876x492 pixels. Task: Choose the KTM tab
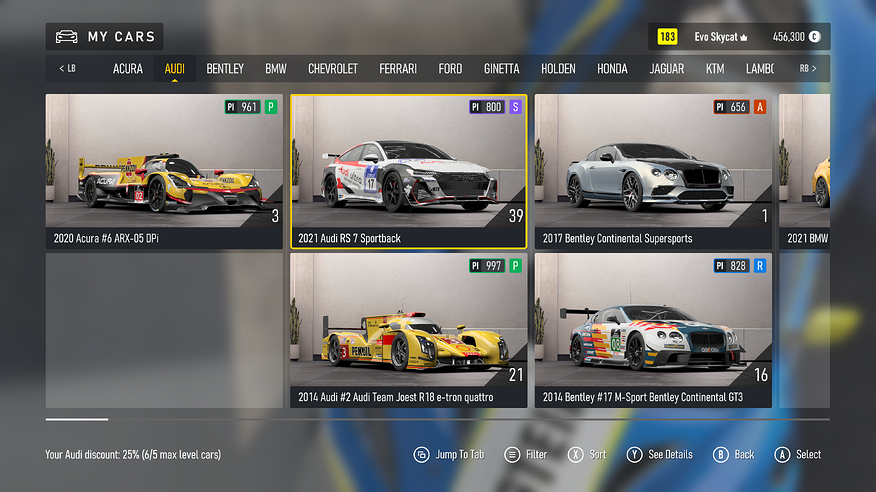click(x=715, y=69)
